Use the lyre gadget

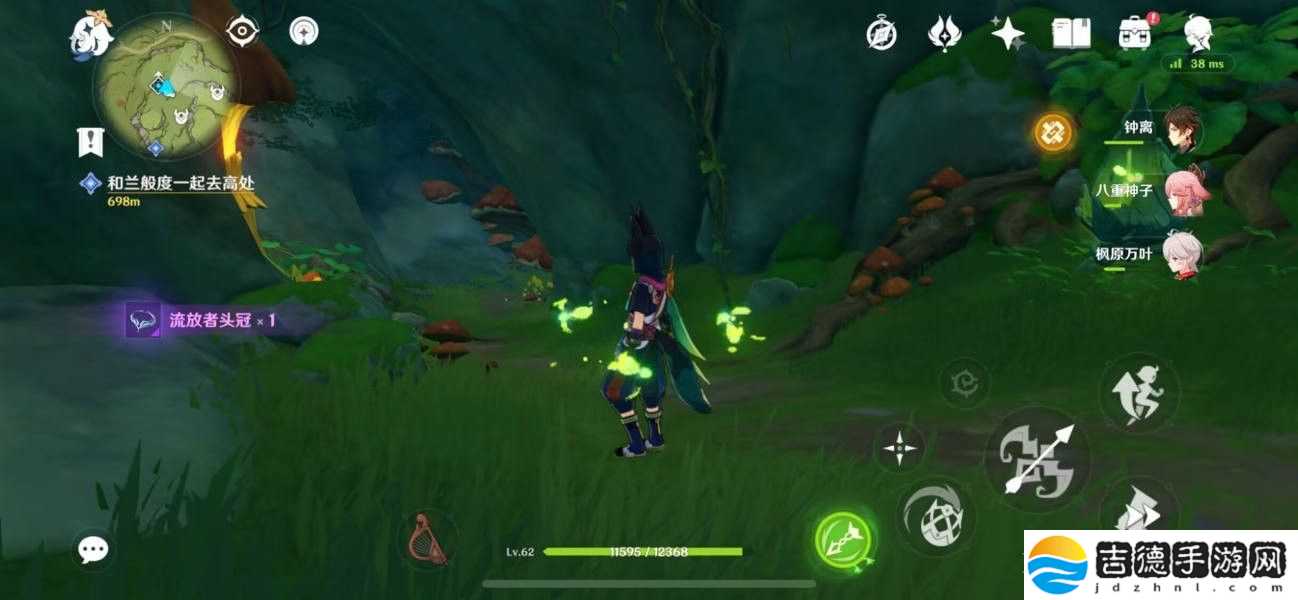tap(428, 540)
